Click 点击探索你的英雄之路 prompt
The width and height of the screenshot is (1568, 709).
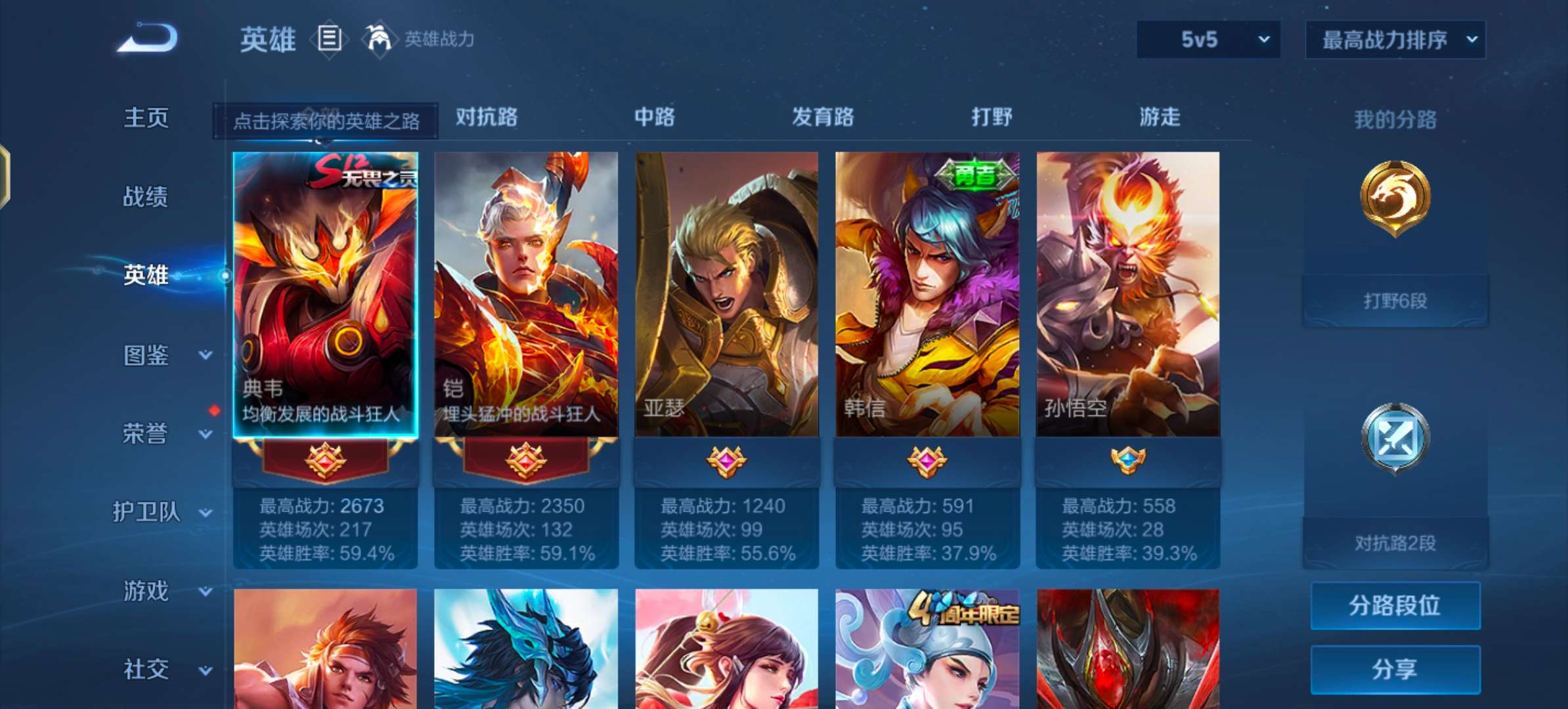tap(326, 120)
